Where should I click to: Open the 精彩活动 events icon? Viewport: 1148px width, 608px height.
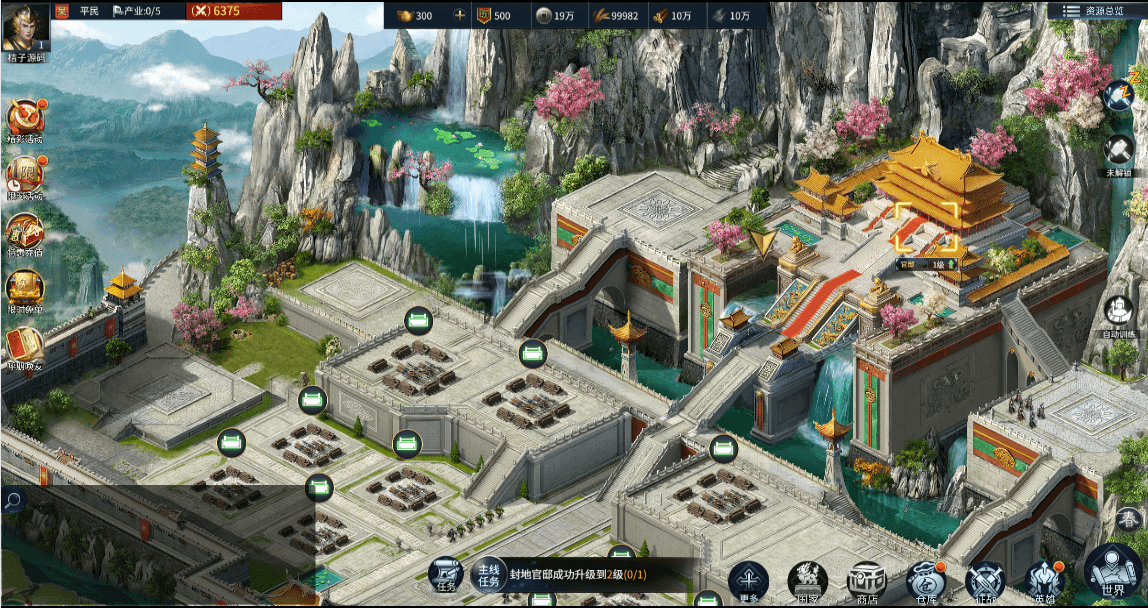(x=24, y=119)
